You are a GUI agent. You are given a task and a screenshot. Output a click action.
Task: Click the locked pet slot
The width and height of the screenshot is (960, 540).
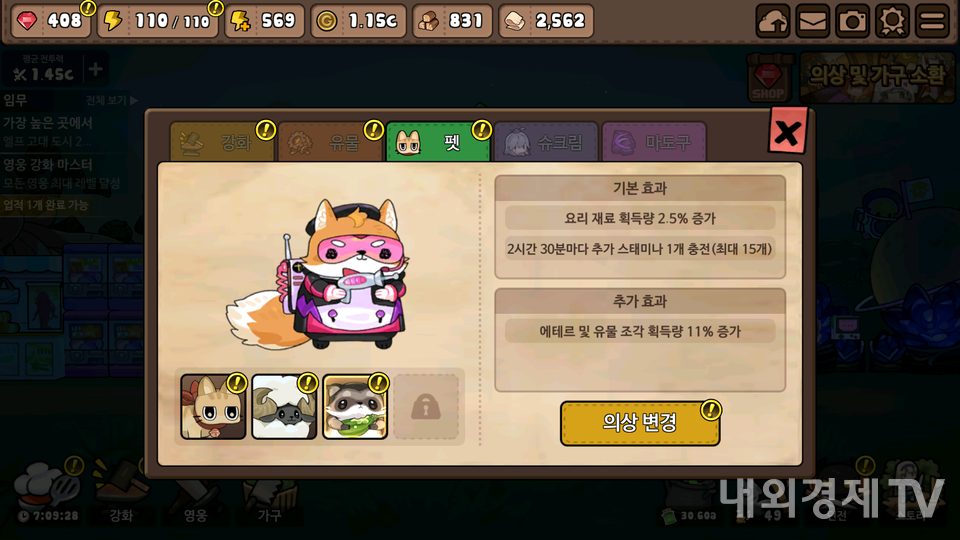point(426,407)
